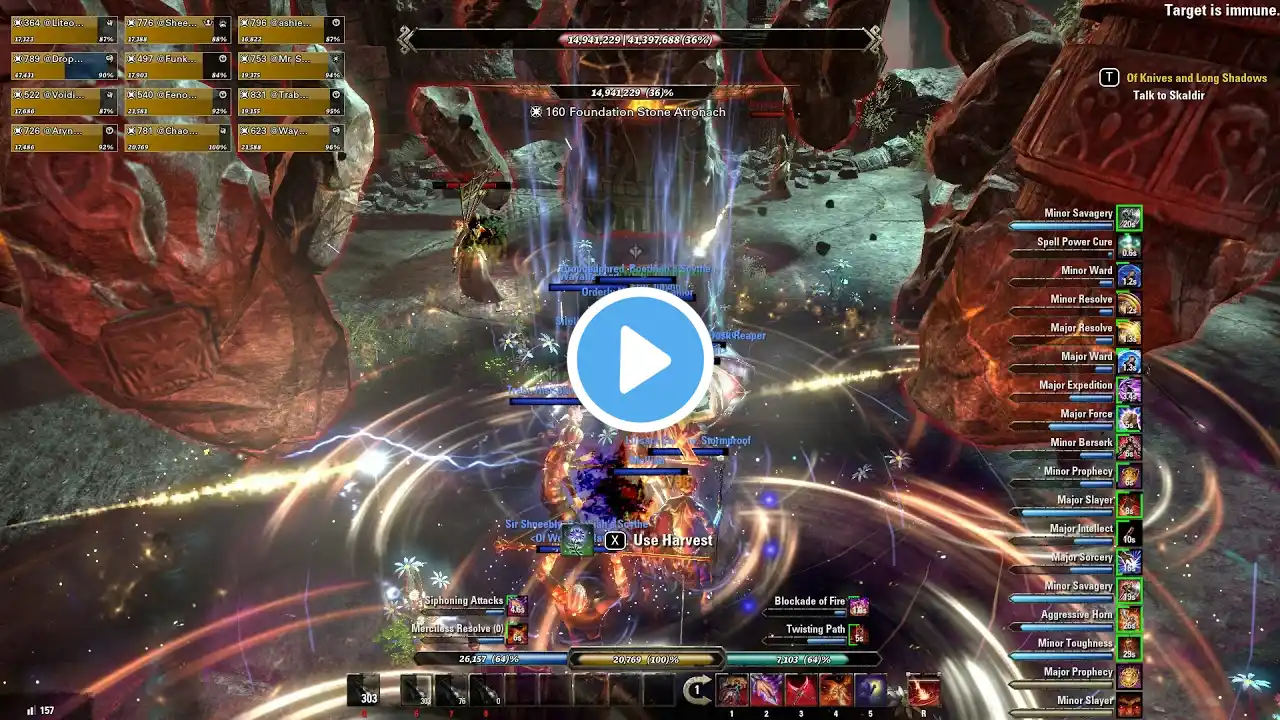Activate the blue staff ability in slot 5
The image size is (1280, 720).
coord(870,690)
